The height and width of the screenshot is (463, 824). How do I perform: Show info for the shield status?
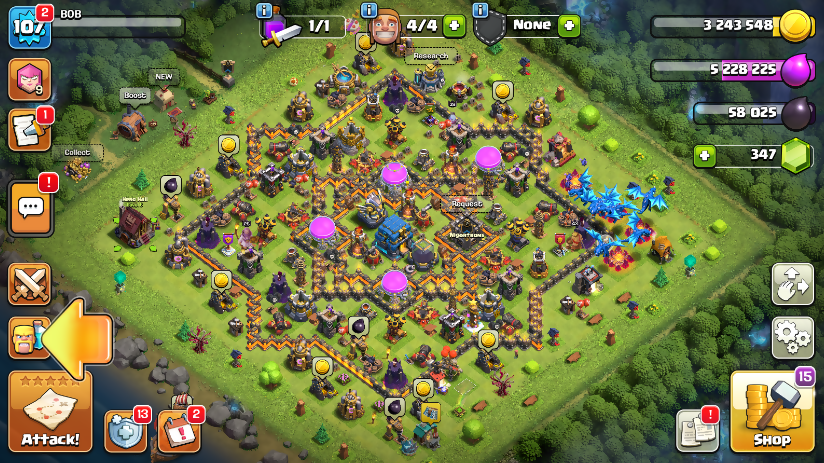point(481,10)
